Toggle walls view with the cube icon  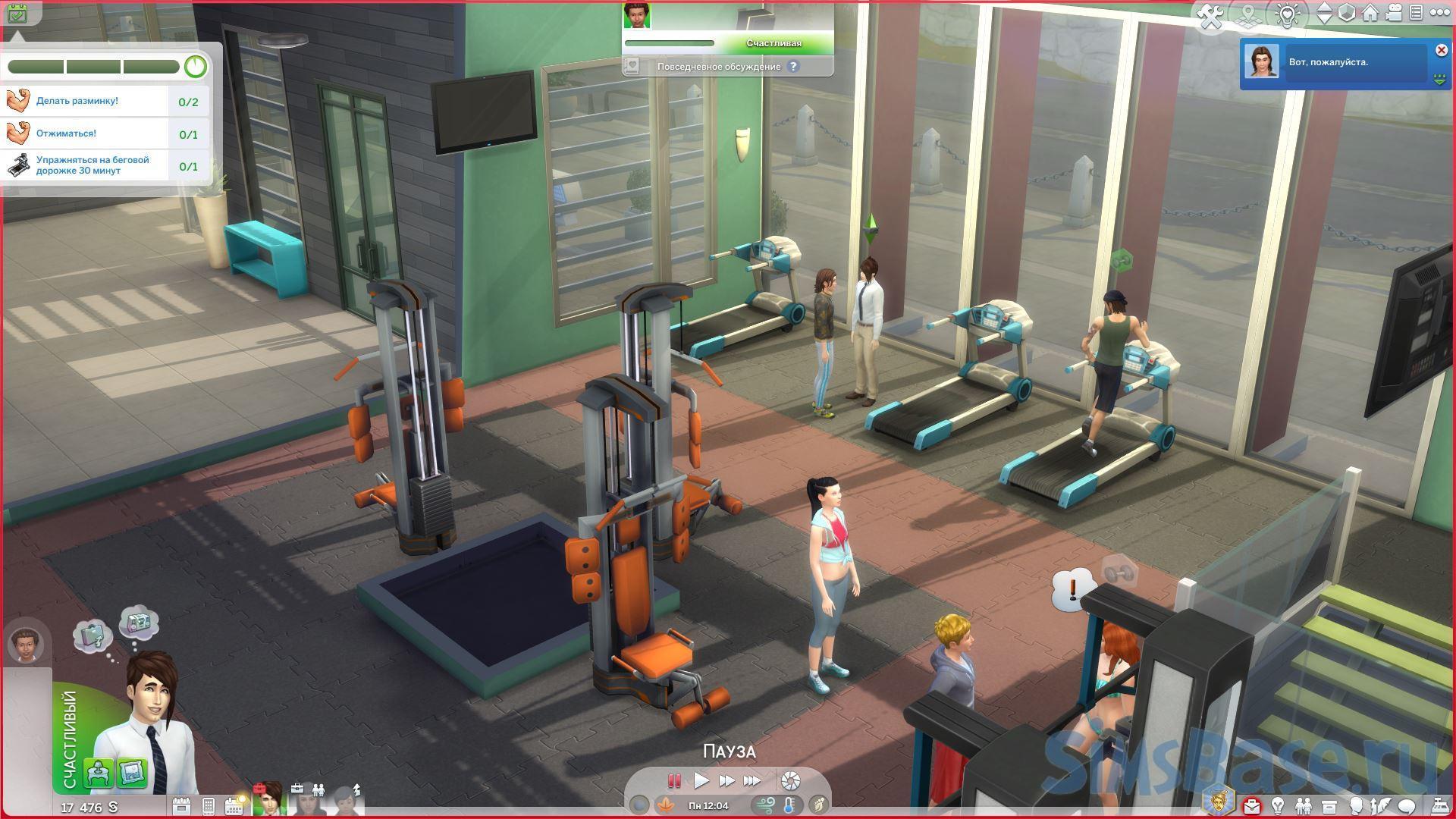tap(1346, 14)
